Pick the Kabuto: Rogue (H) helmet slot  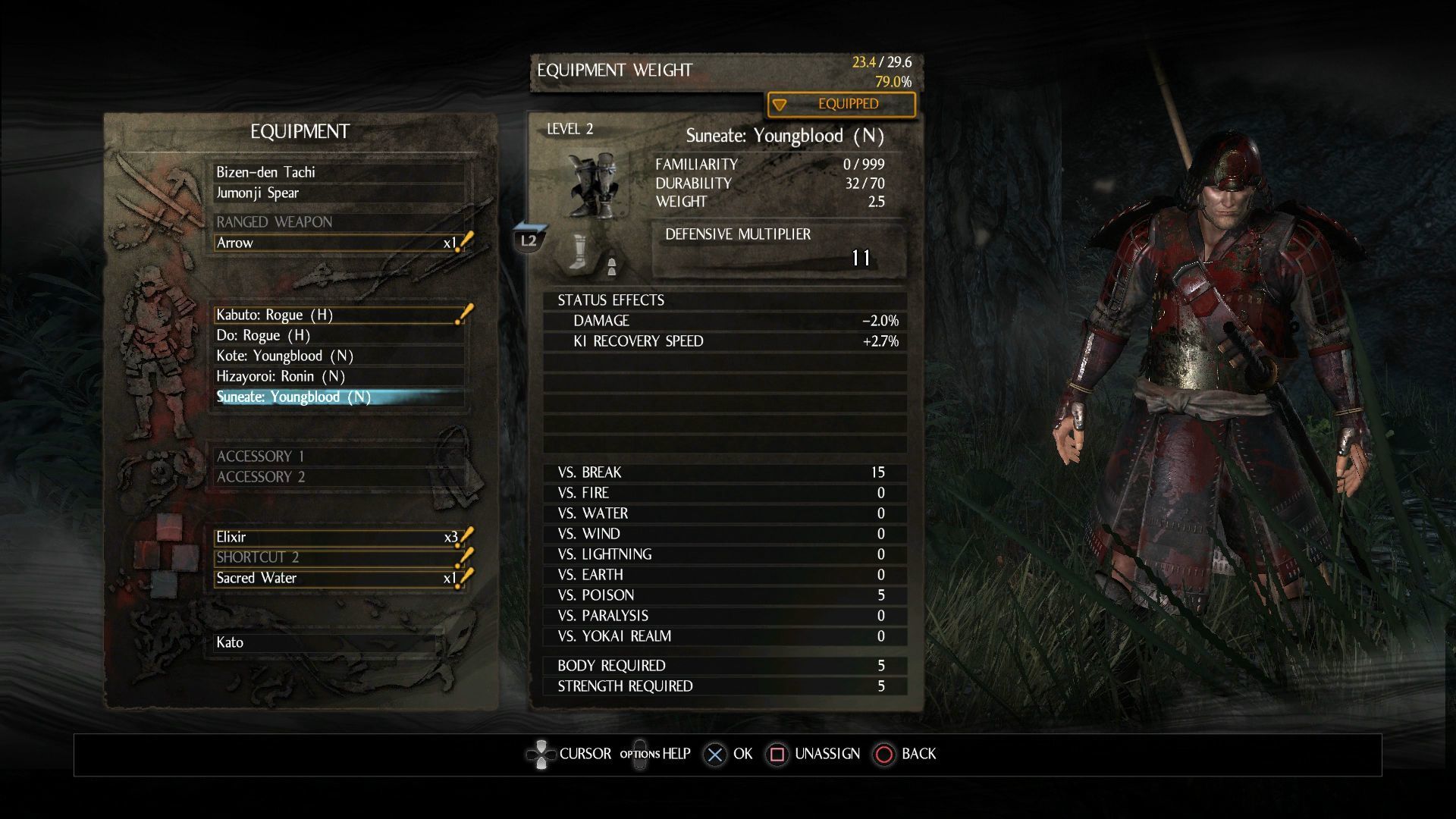339,315
